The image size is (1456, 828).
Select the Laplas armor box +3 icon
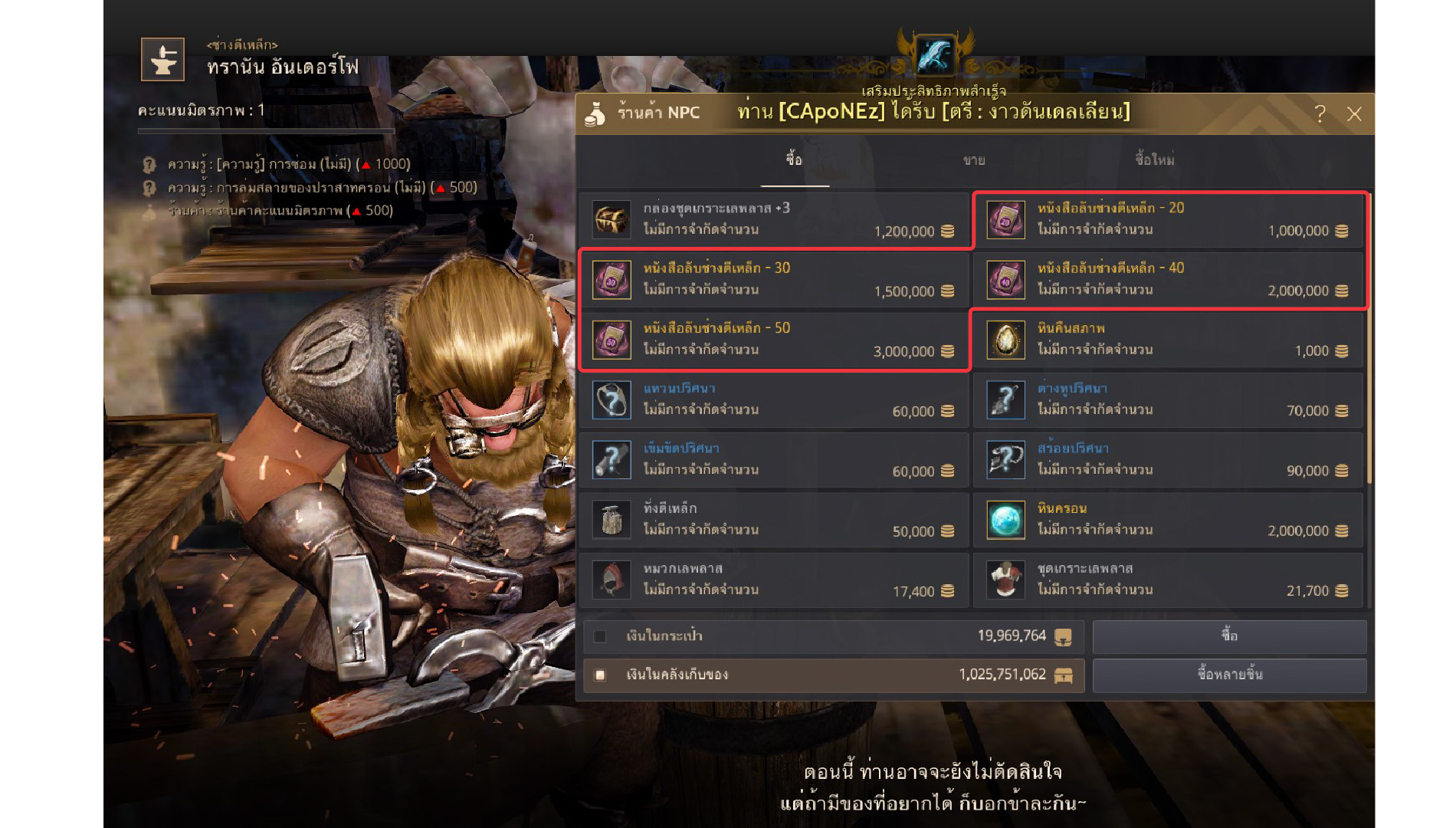pyautogui.click(x=612, y=219)
